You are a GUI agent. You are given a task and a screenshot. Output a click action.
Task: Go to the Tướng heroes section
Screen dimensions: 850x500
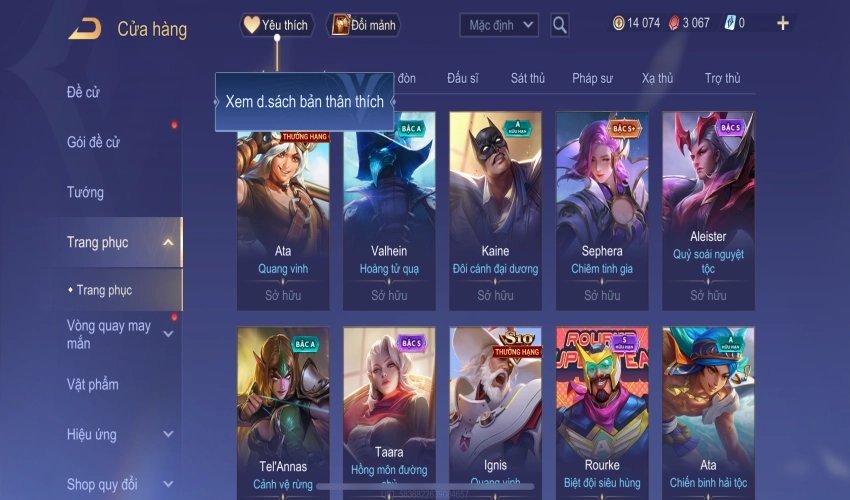[x=85, y=192]
